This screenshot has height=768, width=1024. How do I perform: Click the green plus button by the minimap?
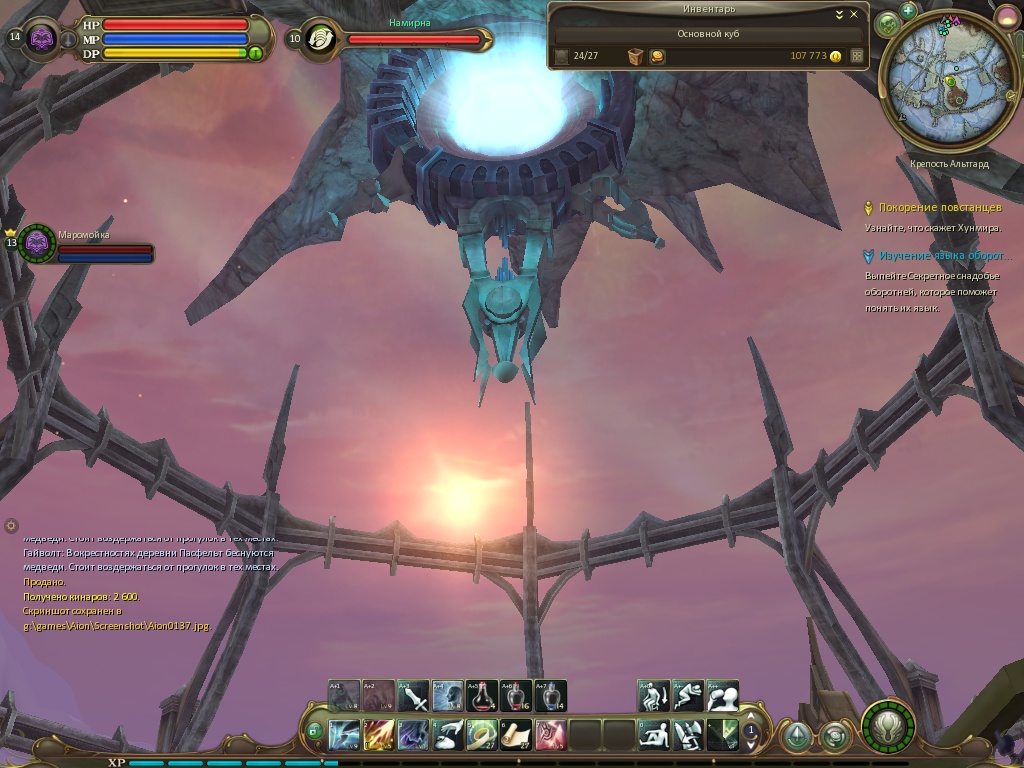[908, 10]
